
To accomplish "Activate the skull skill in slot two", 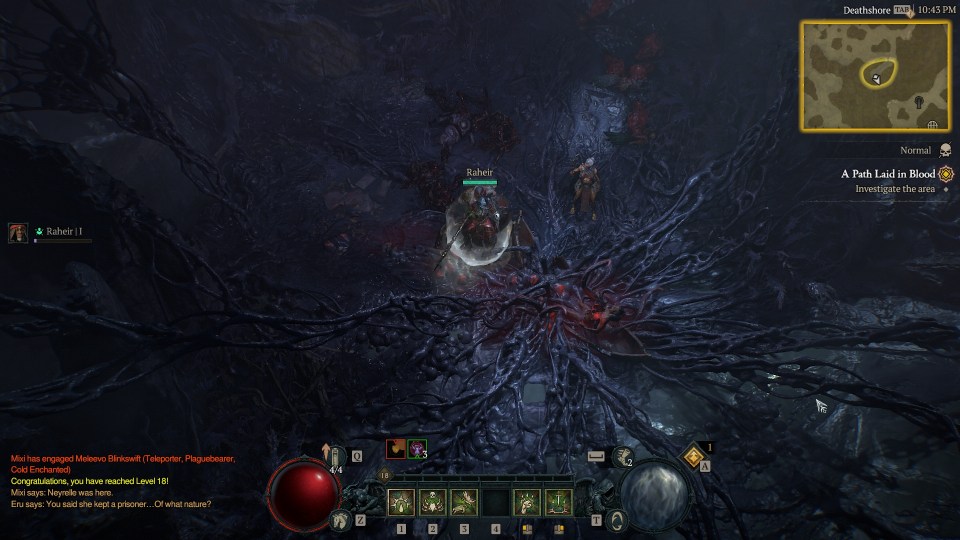I will 433,502.
